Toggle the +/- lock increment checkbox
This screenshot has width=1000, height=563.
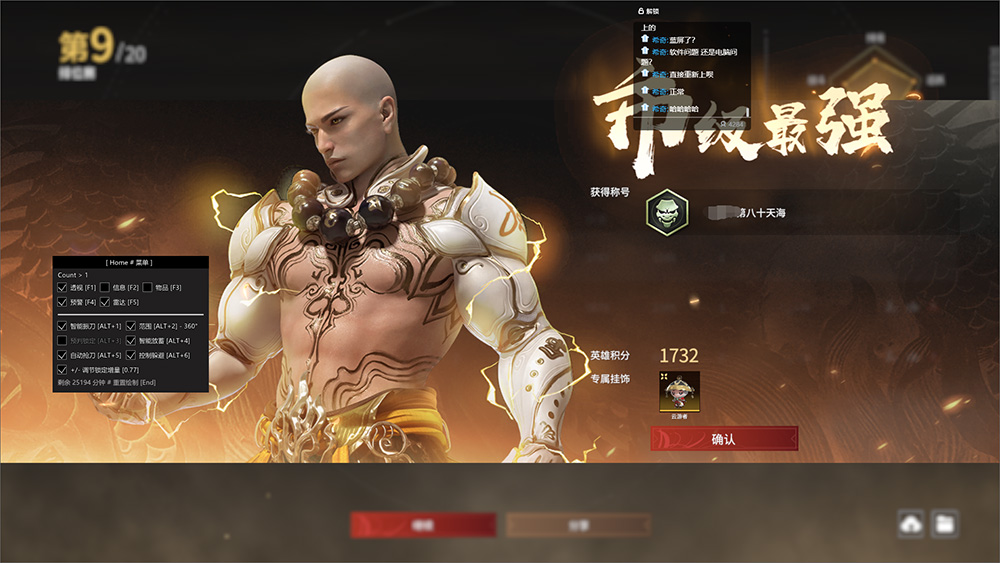pyautogui.click(x=63, y=370)
